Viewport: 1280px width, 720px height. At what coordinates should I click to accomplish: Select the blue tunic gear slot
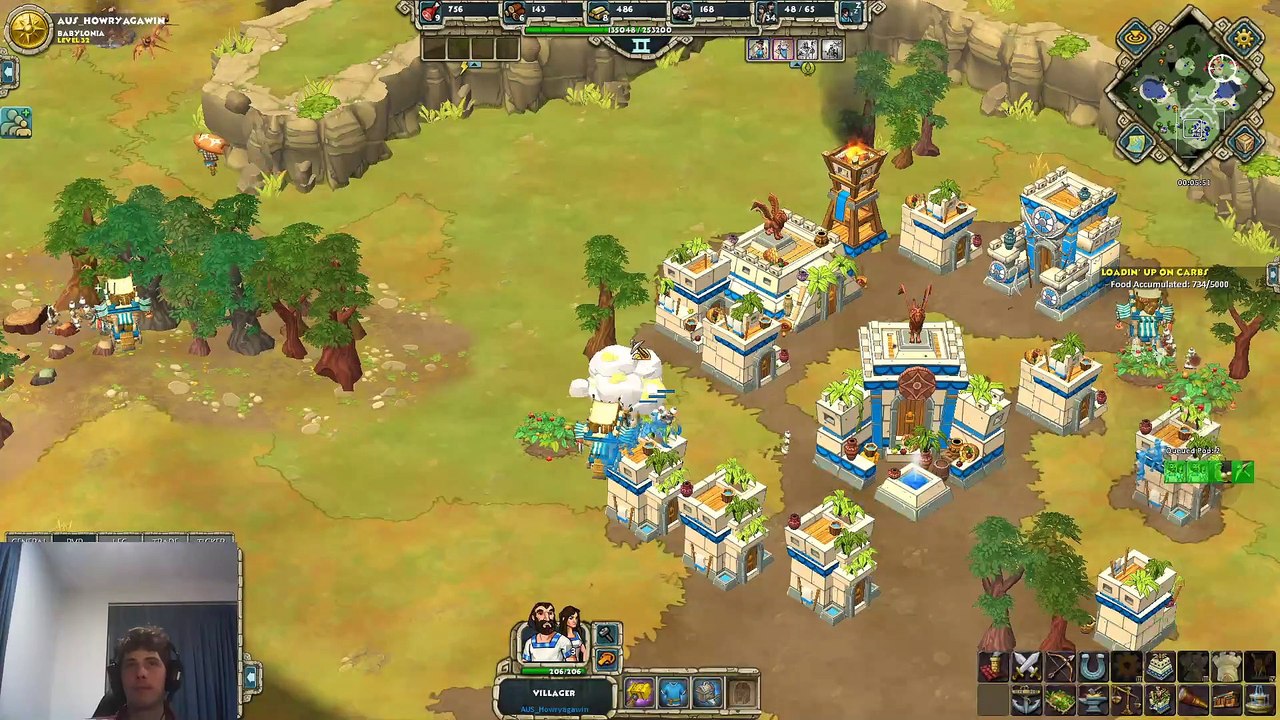pyautogui.click(x=673, y=692)
